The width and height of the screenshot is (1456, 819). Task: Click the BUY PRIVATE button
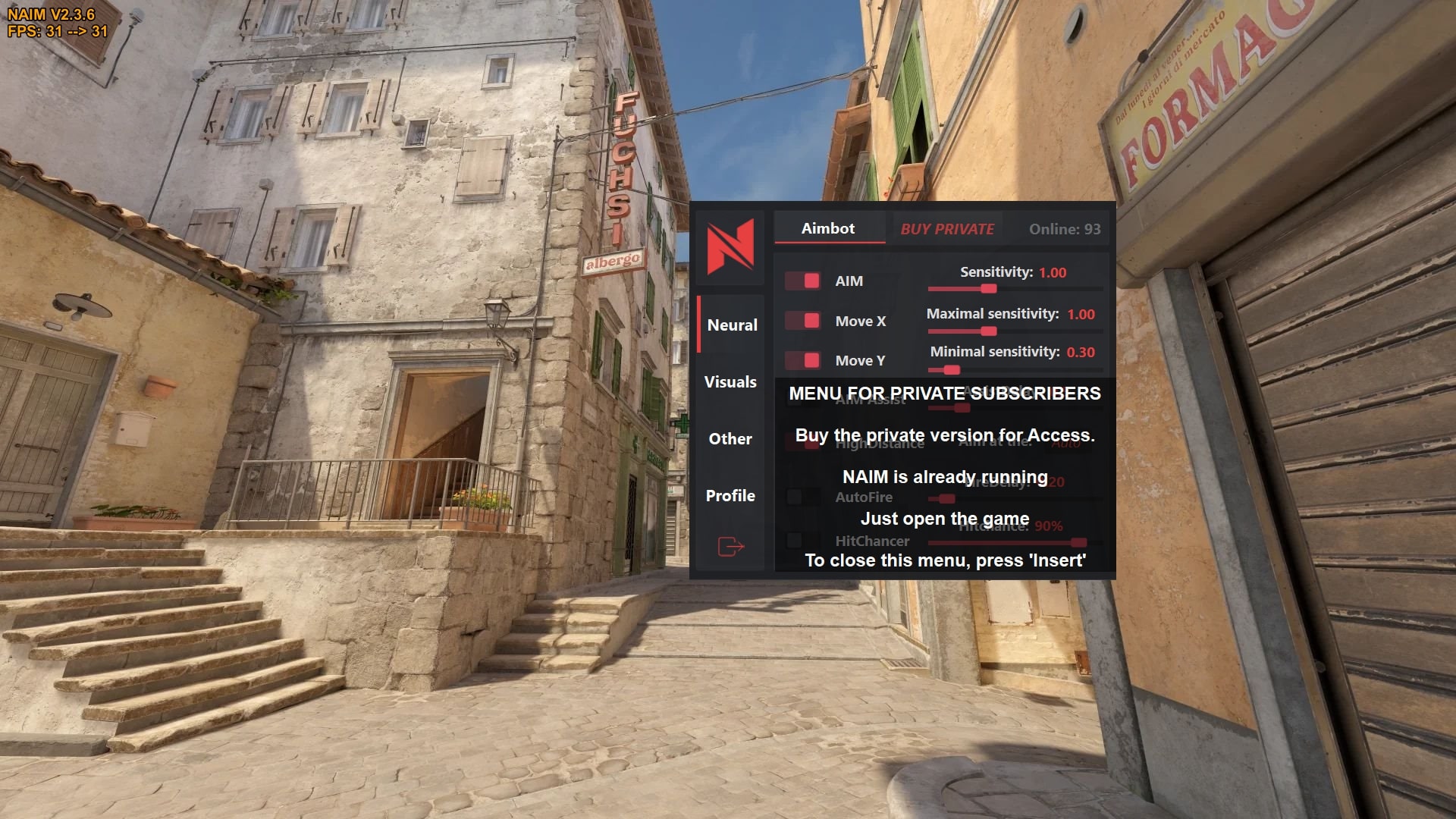947,228
